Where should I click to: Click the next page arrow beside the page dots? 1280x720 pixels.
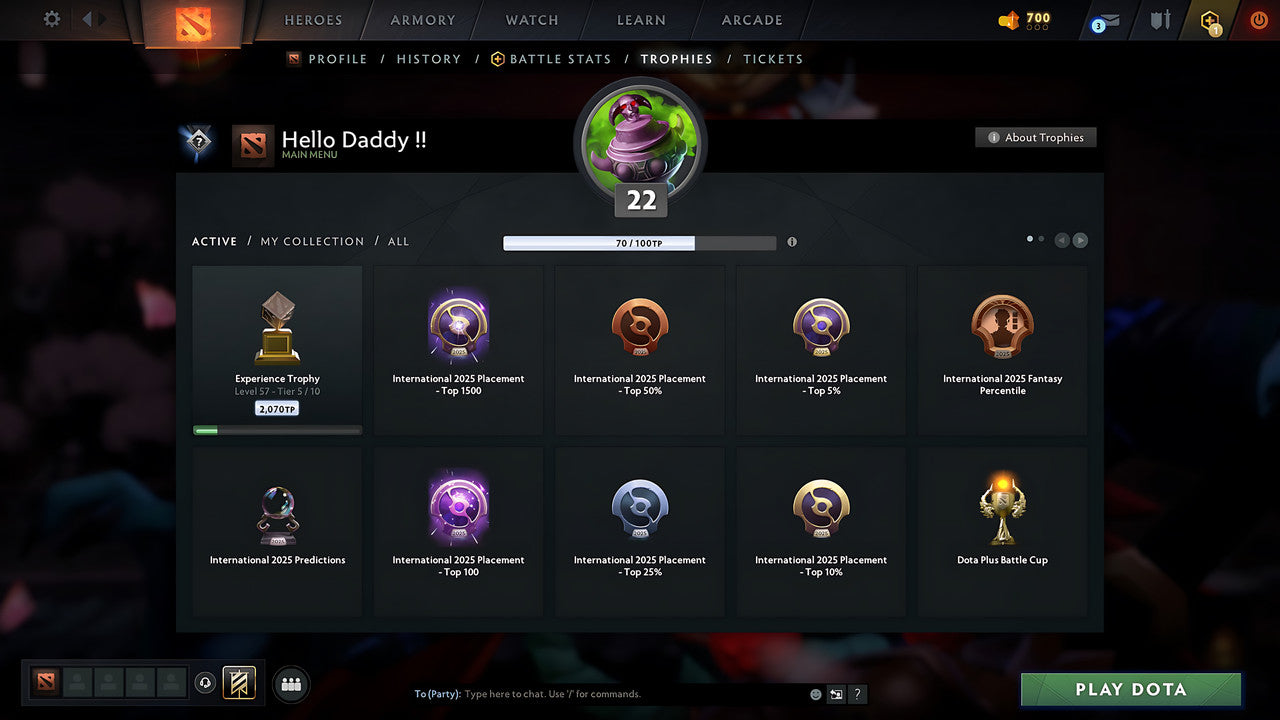point(1079,240)
